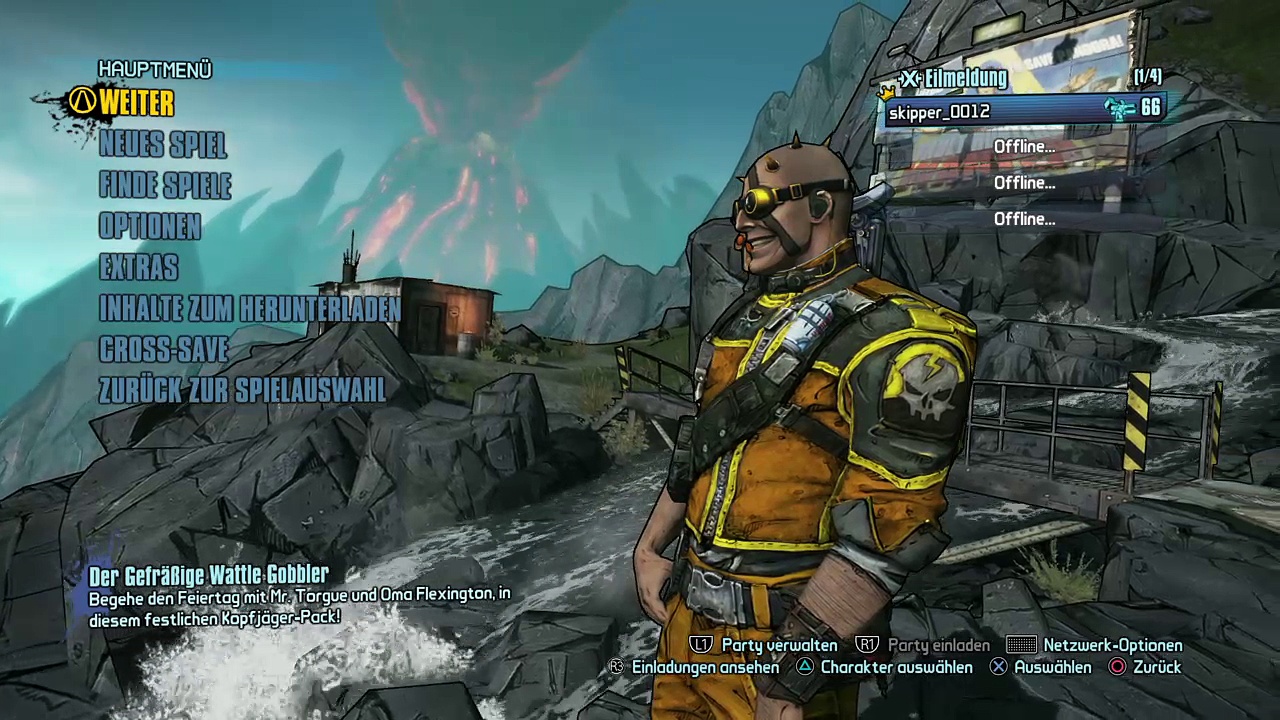Select the Cross-Save option
Image resolution: width=1280 pixels, height=720 pixels.
coord(164,349)
